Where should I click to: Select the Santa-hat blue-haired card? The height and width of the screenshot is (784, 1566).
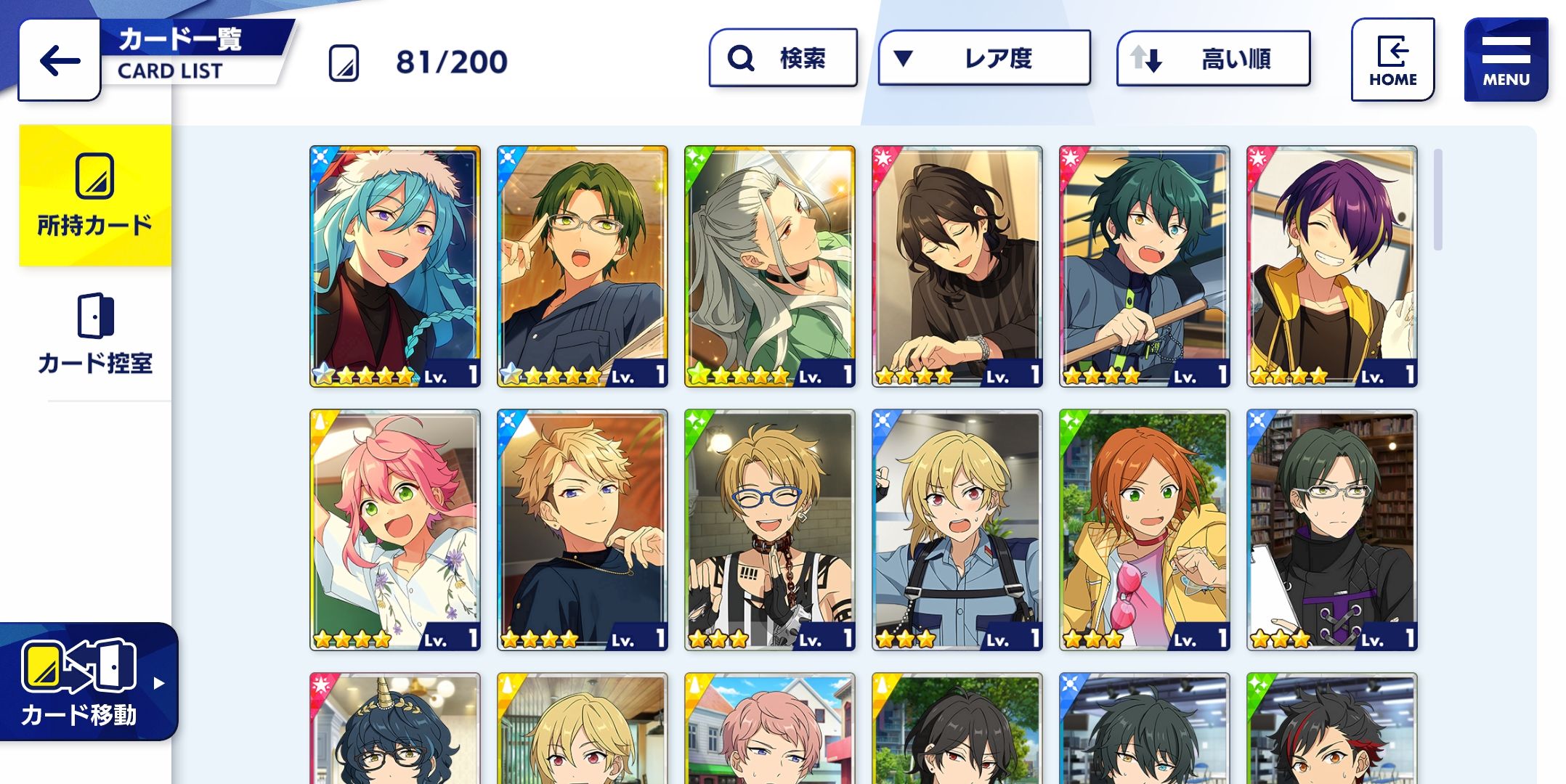[394, 265]
